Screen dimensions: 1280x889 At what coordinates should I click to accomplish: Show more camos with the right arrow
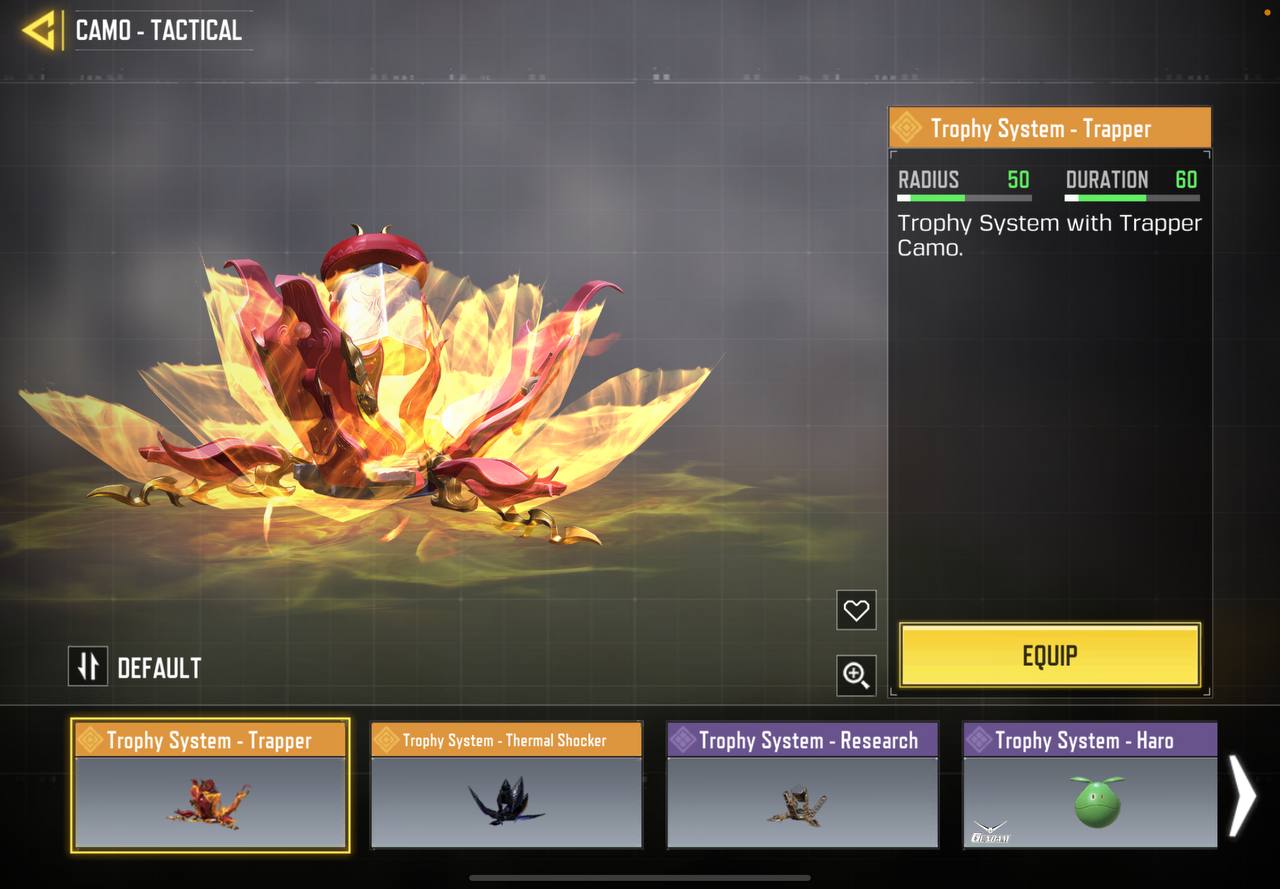[x=1242, y=795]
